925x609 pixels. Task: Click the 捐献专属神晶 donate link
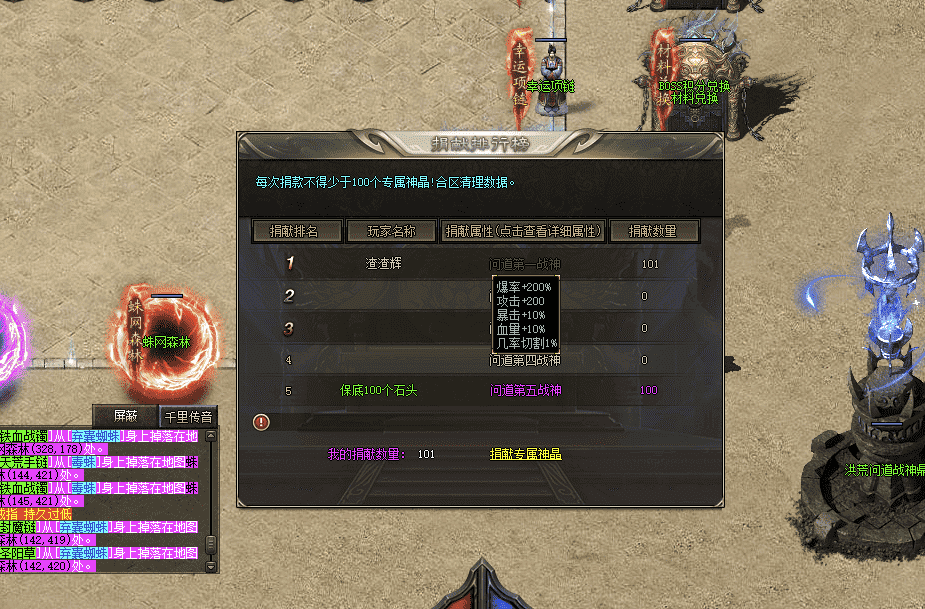point(525,454)
